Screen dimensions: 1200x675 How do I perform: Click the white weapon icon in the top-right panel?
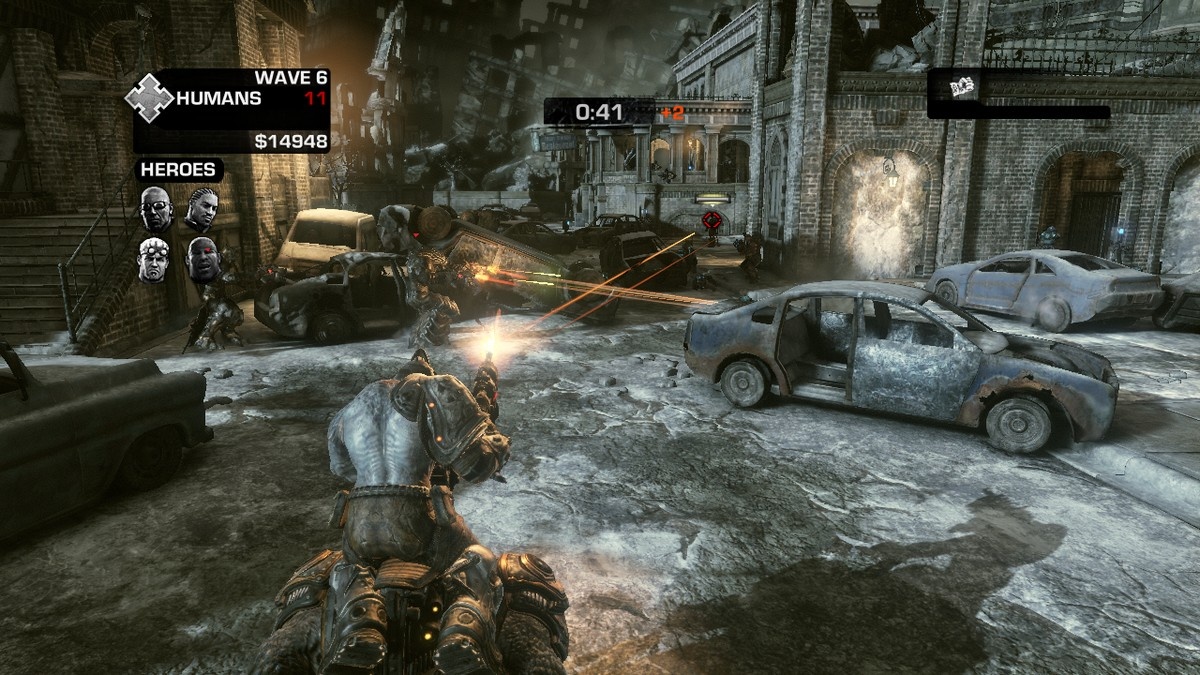point(963,87)
